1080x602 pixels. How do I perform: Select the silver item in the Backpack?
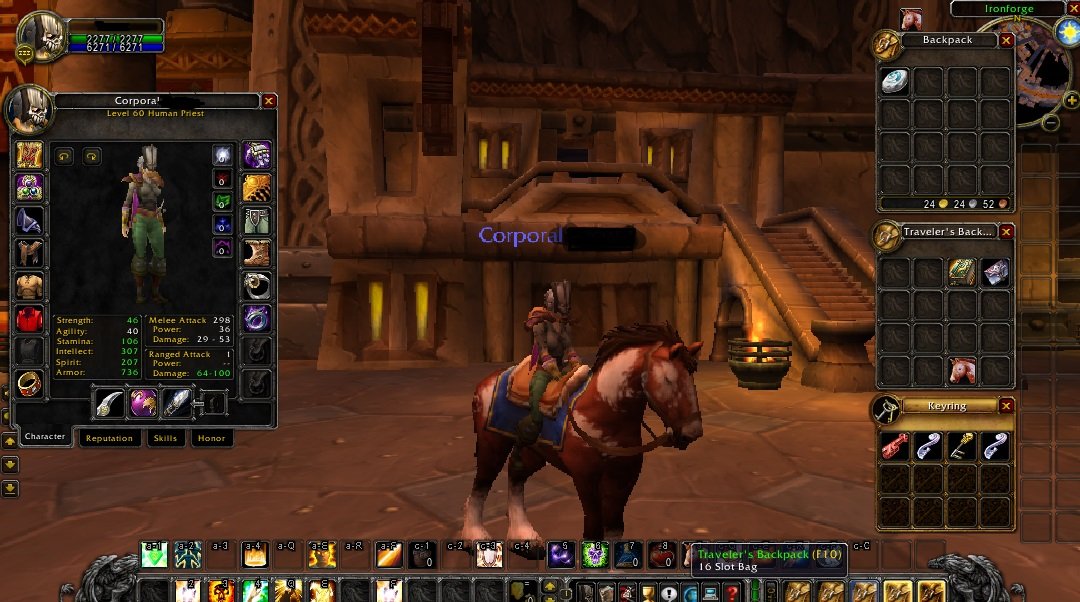(x=894, y=83)
